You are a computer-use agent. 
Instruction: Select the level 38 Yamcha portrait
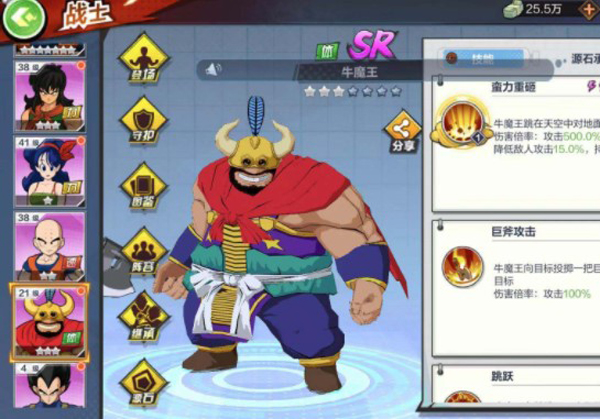coord(49,93)
